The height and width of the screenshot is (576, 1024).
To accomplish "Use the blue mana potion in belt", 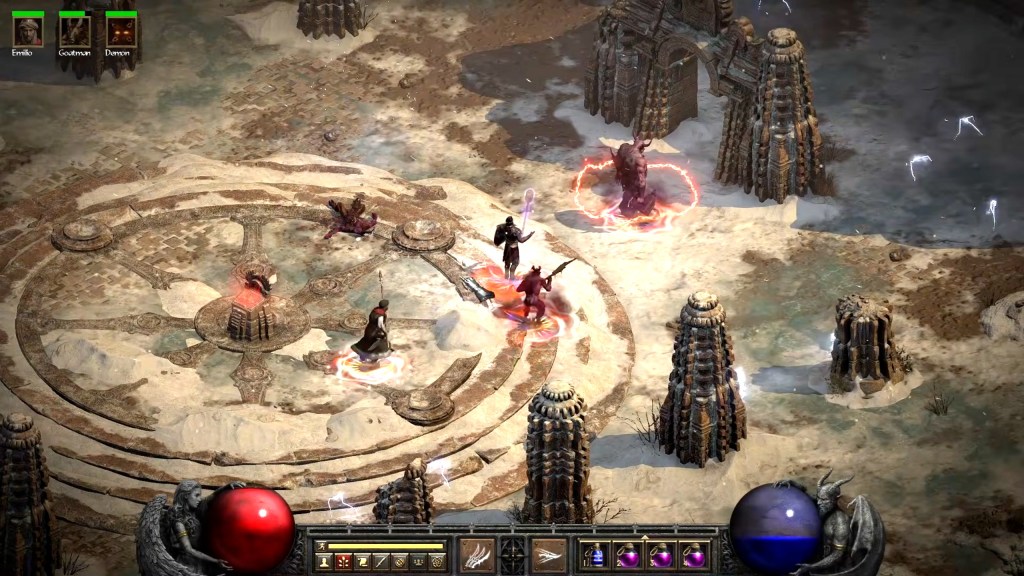I will pos(596,555).
